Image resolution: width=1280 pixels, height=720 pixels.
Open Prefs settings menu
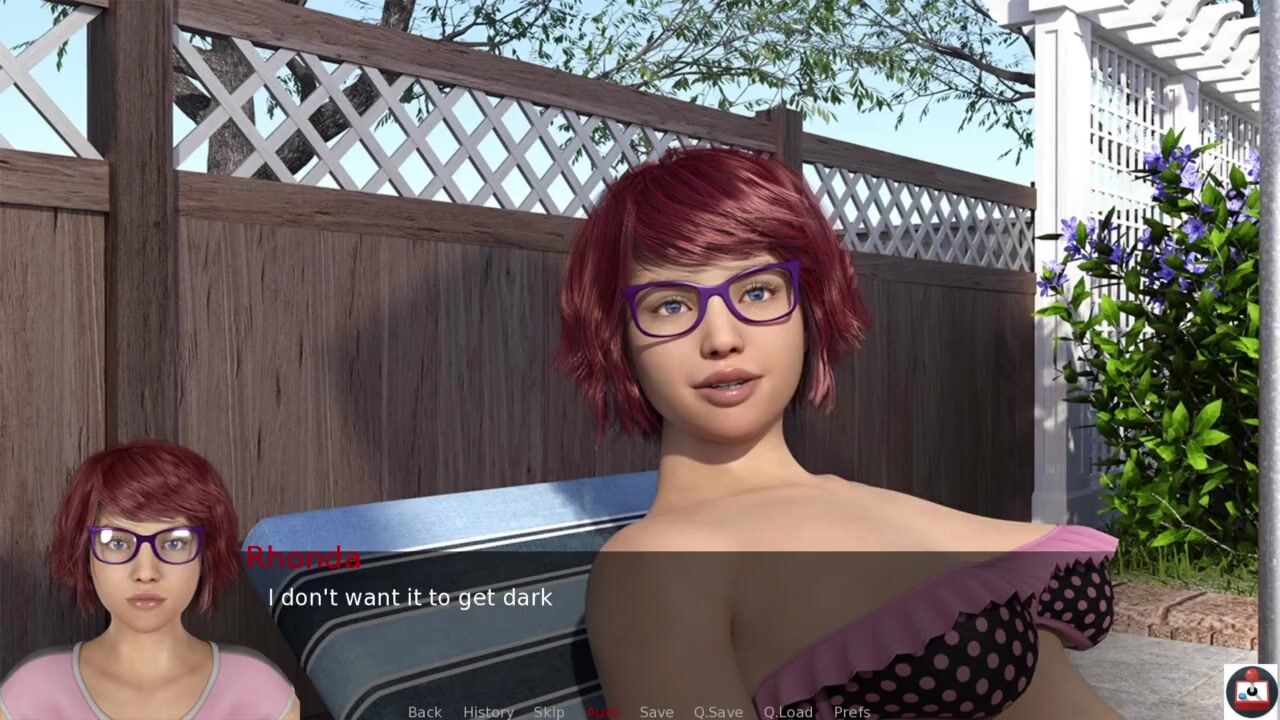pos(852,711)
